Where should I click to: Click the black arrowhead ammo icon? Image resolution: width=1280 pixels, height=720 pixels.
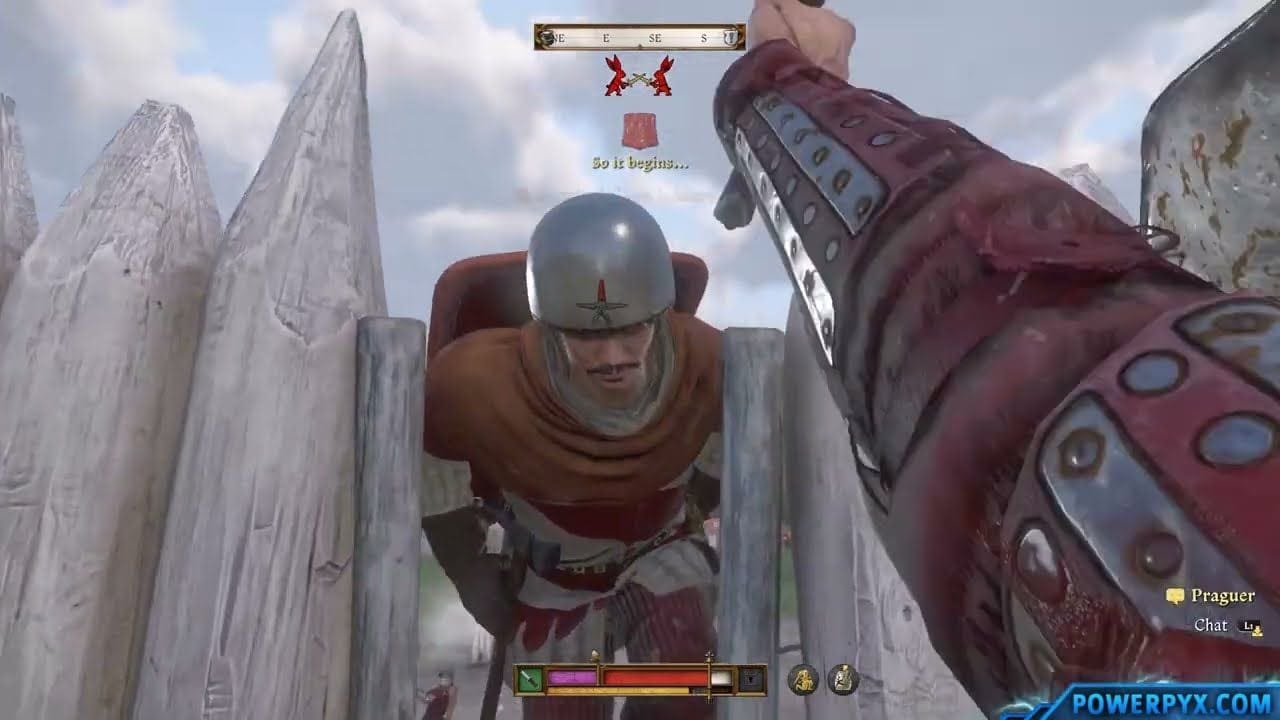coord(750,680)
